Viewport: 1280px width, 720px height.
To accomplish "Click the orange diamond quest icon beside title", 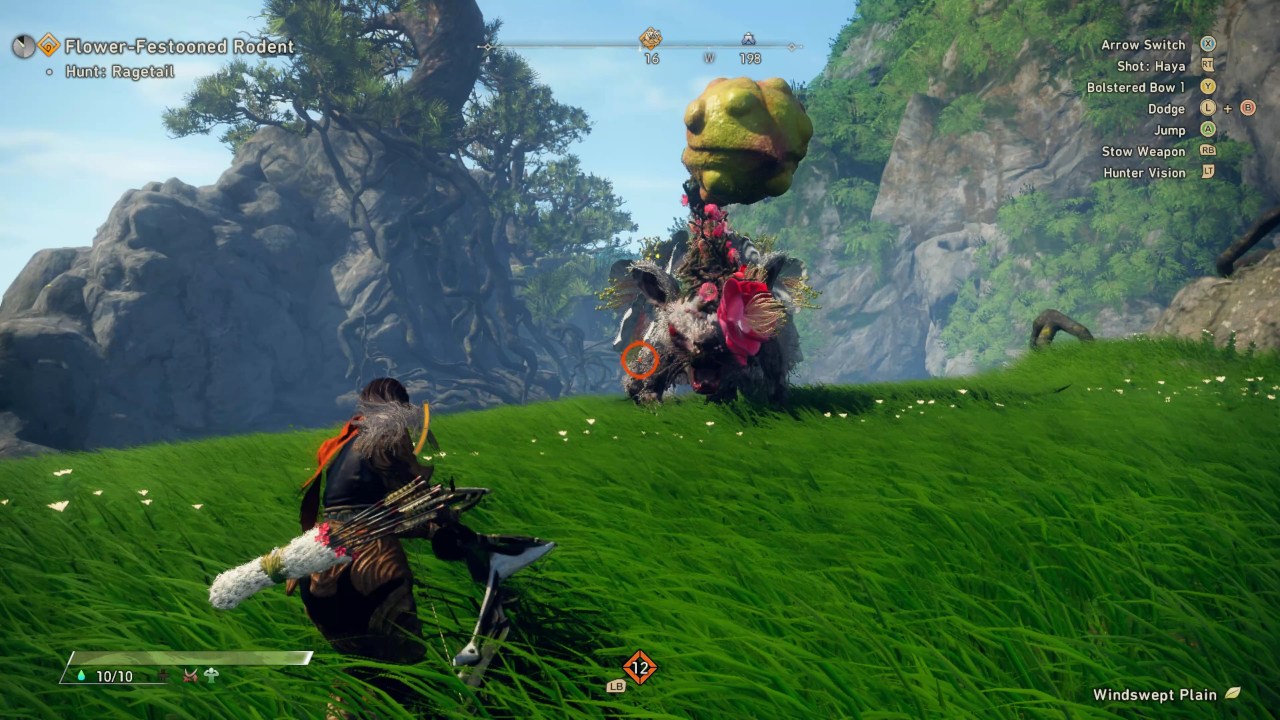I will coord(48,45).
